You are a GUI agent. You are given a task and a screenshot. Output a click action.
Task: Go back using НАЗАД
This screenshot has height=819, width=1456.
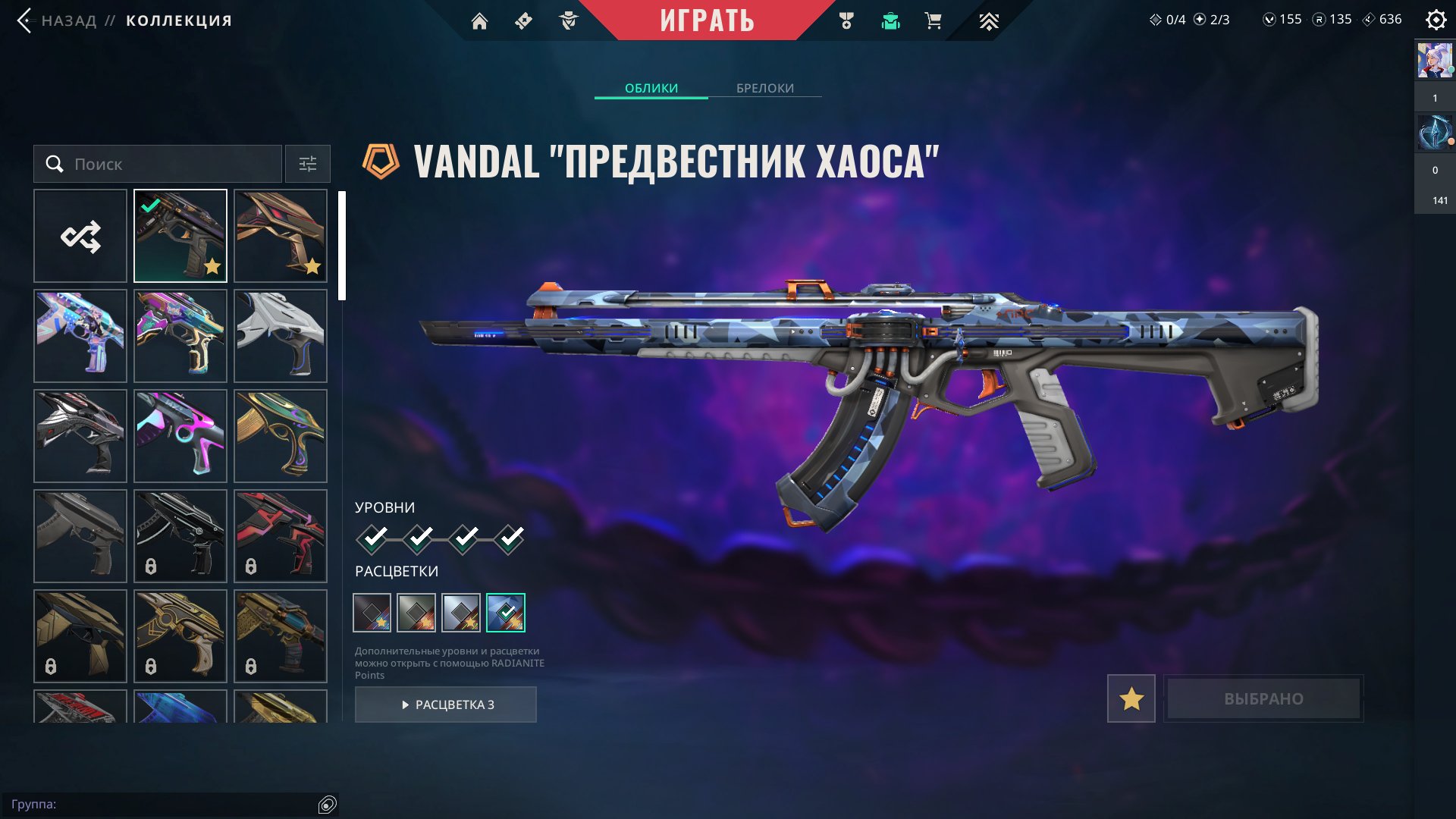70,20
